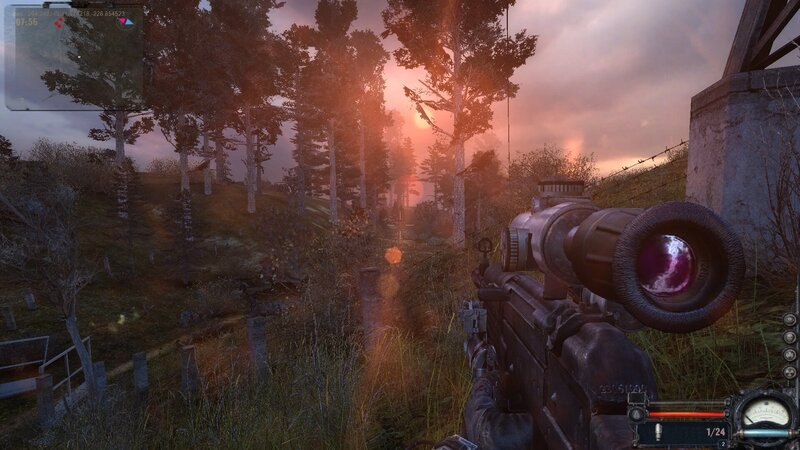Open the minimap panel
Viewport: 800px width, 450px height.
click(x=74, y=58)
